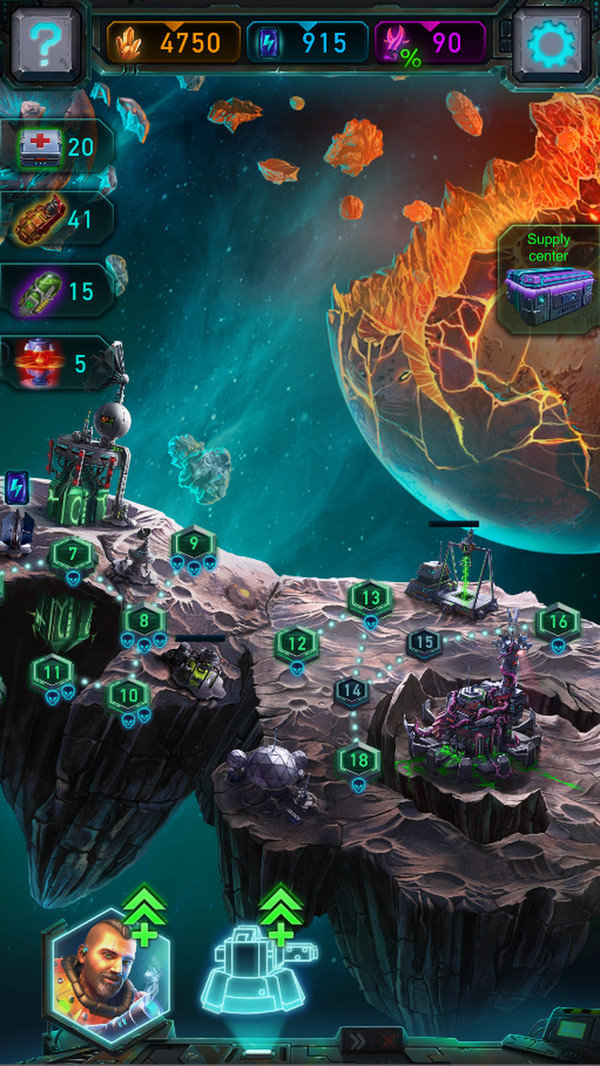This screenshot has height=1066, width=600.
Task: Select level 16 marker
Action: click(557, 622)
